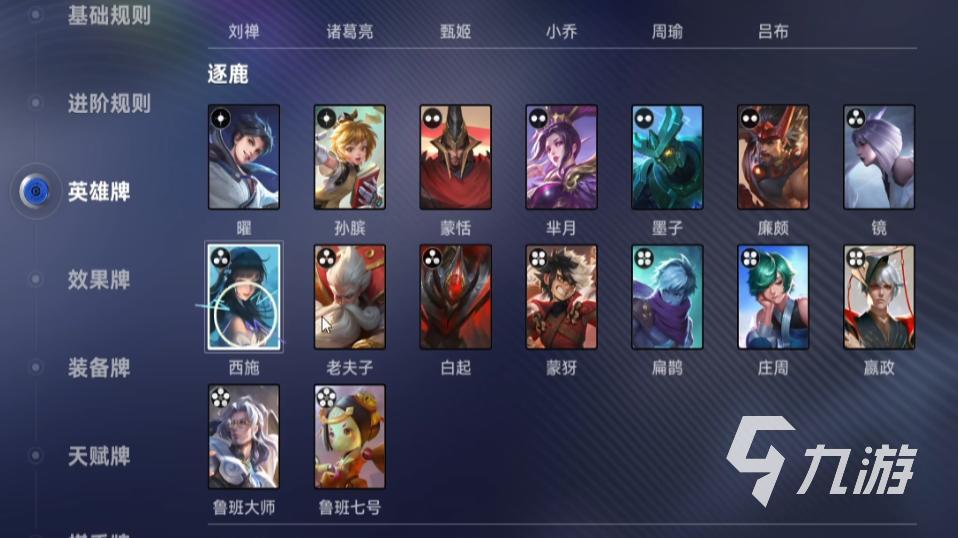
Task: Show the 天赋牌 category
Action: 98,456
